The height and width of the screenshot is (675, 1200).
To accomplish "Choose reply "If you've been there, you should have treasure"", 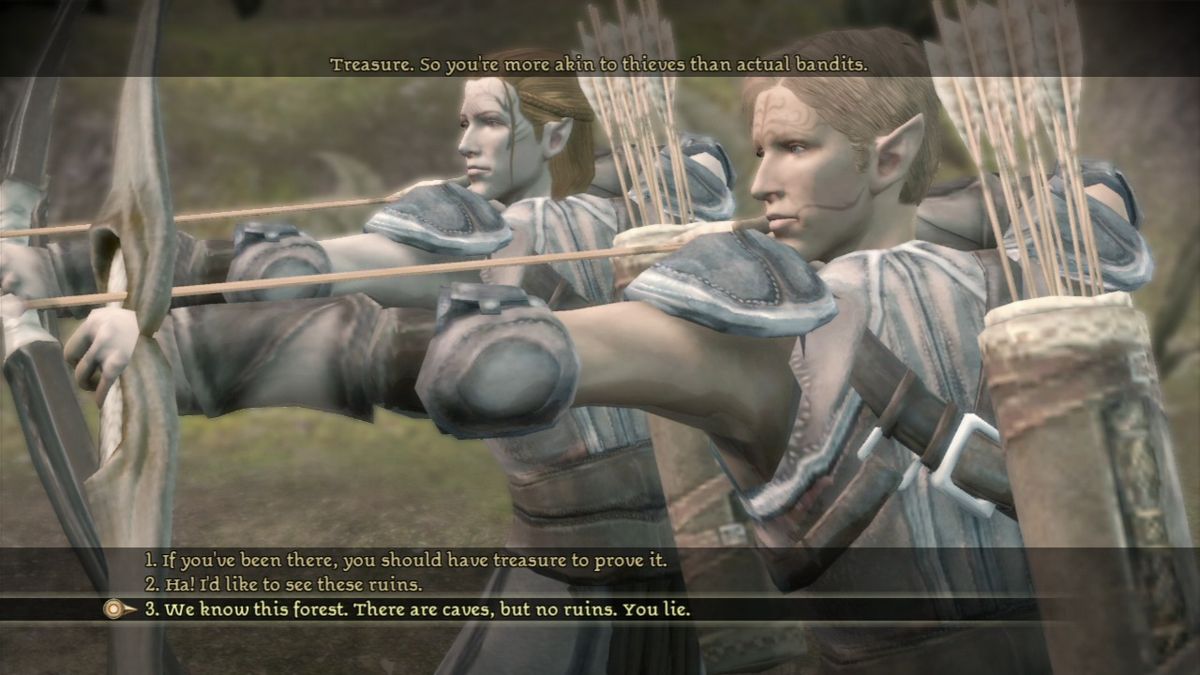I will pos(405,561).
